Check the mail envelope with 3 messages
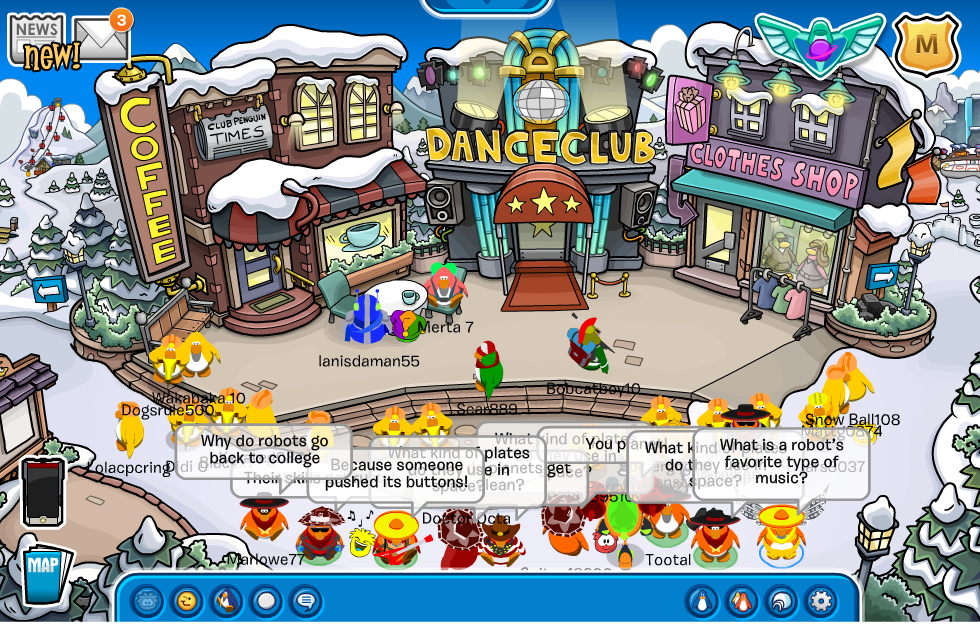Screen dimensions: 980x624 (100, 40)
